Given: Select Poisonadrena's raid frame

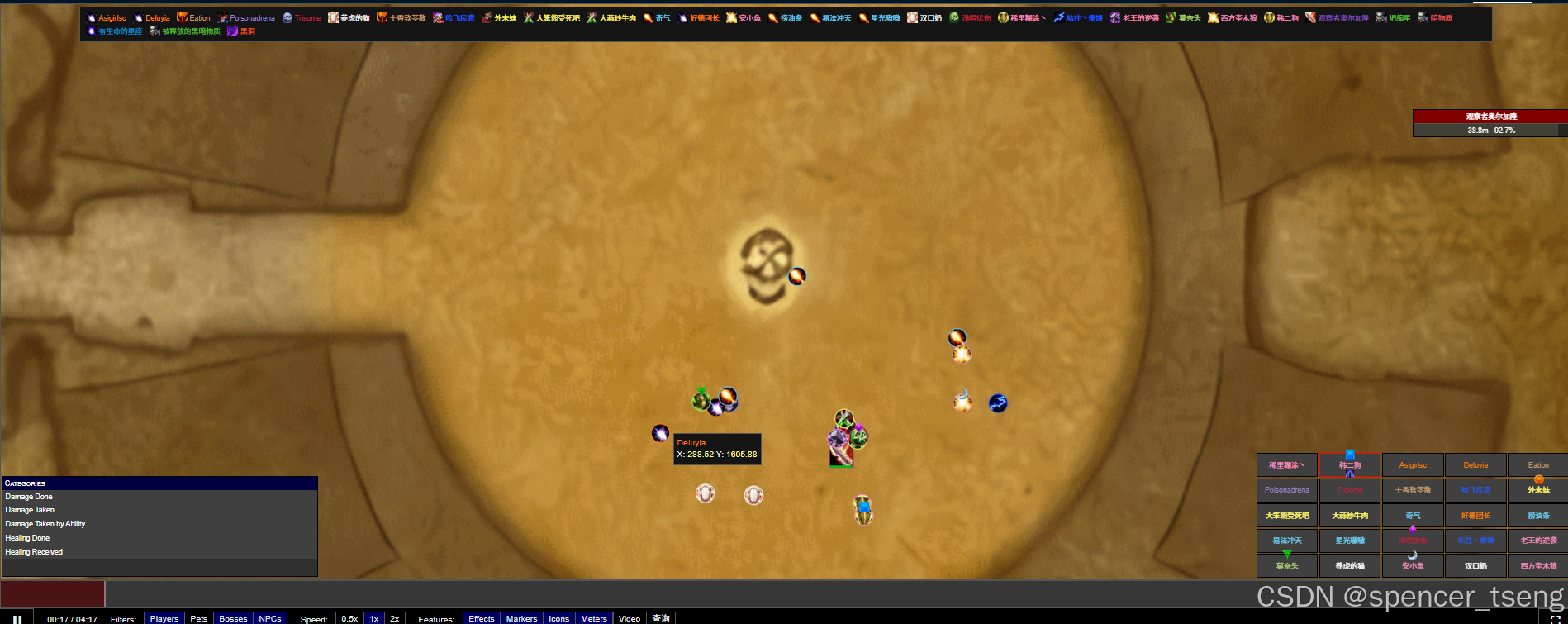Looking at the screenshot, I should [x=1287, y=490].
